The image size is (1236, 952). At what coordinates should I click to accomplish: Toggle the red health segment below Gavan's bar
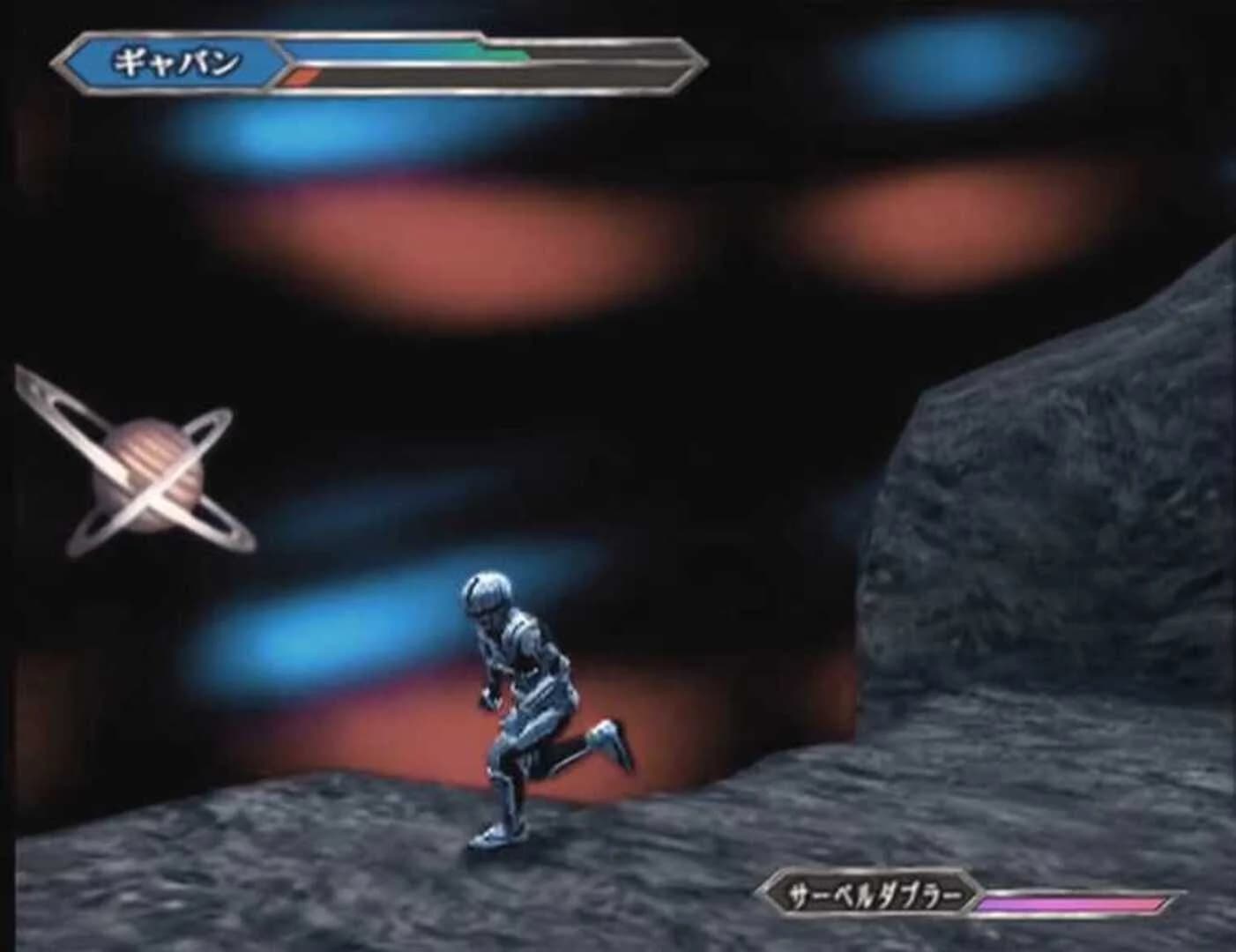click(x=304, y=77)
